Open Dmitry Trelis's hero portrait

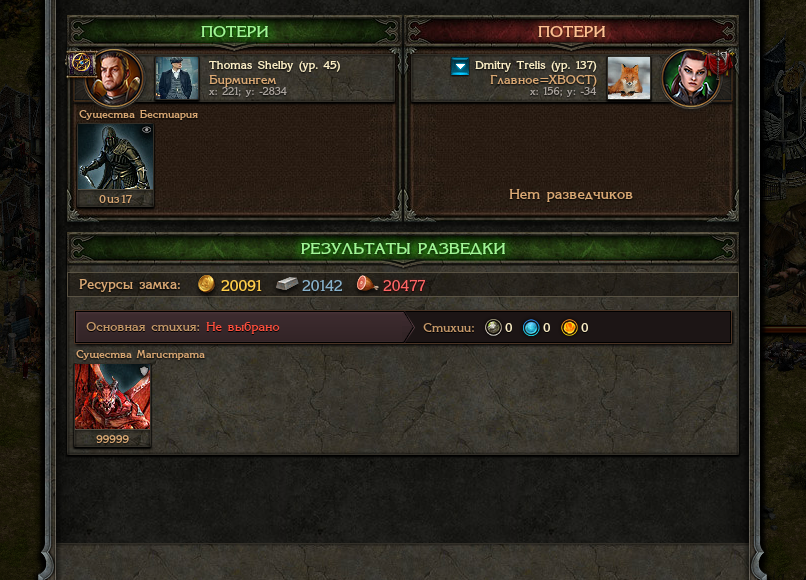[x=691, y=78]
